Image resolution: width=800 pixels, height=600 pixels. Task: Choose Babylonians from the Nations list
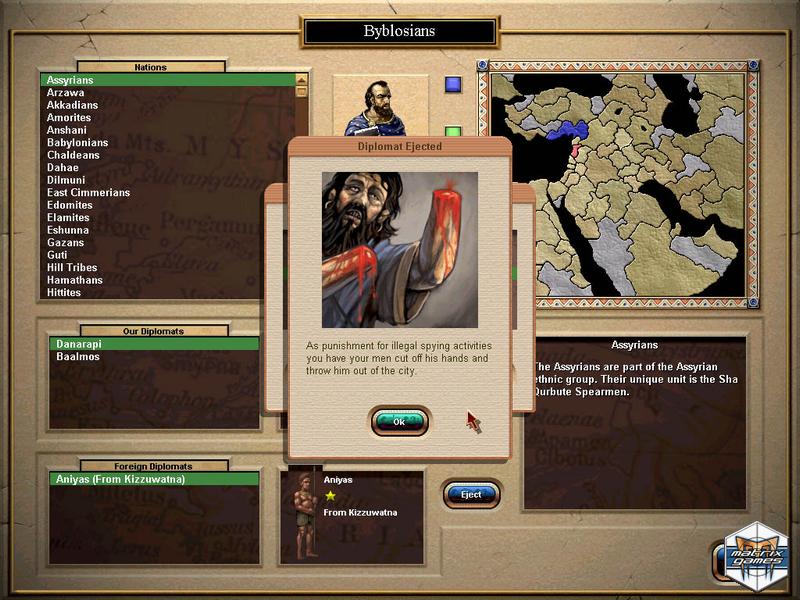pyautogui.click(x=78, y=142)
